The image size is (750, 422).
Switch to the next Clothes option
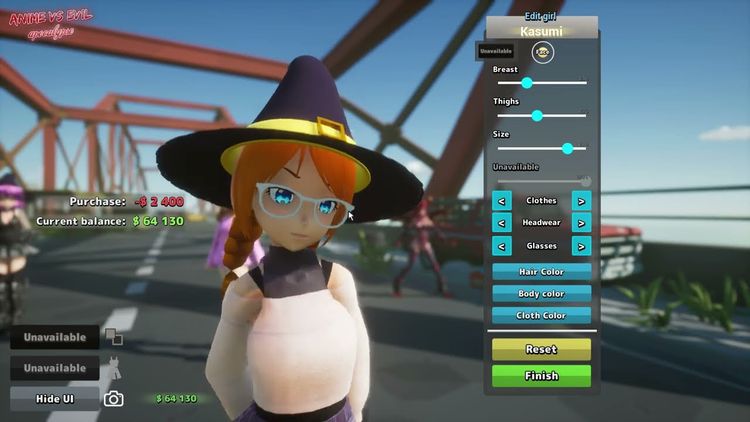click(x=581, y=201)
